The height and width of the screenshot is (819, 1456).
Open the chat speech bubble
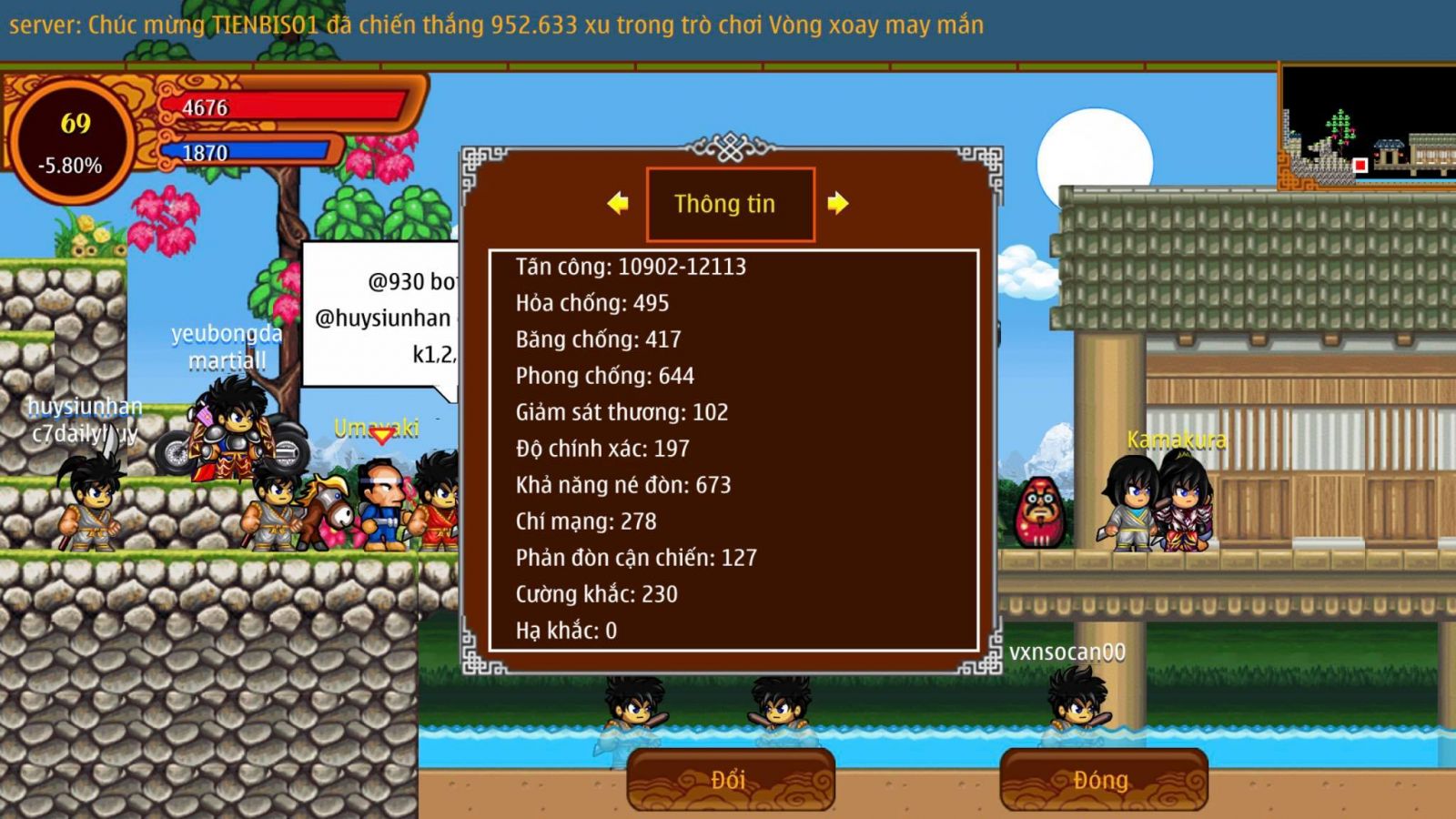click(x=382, y=317)
